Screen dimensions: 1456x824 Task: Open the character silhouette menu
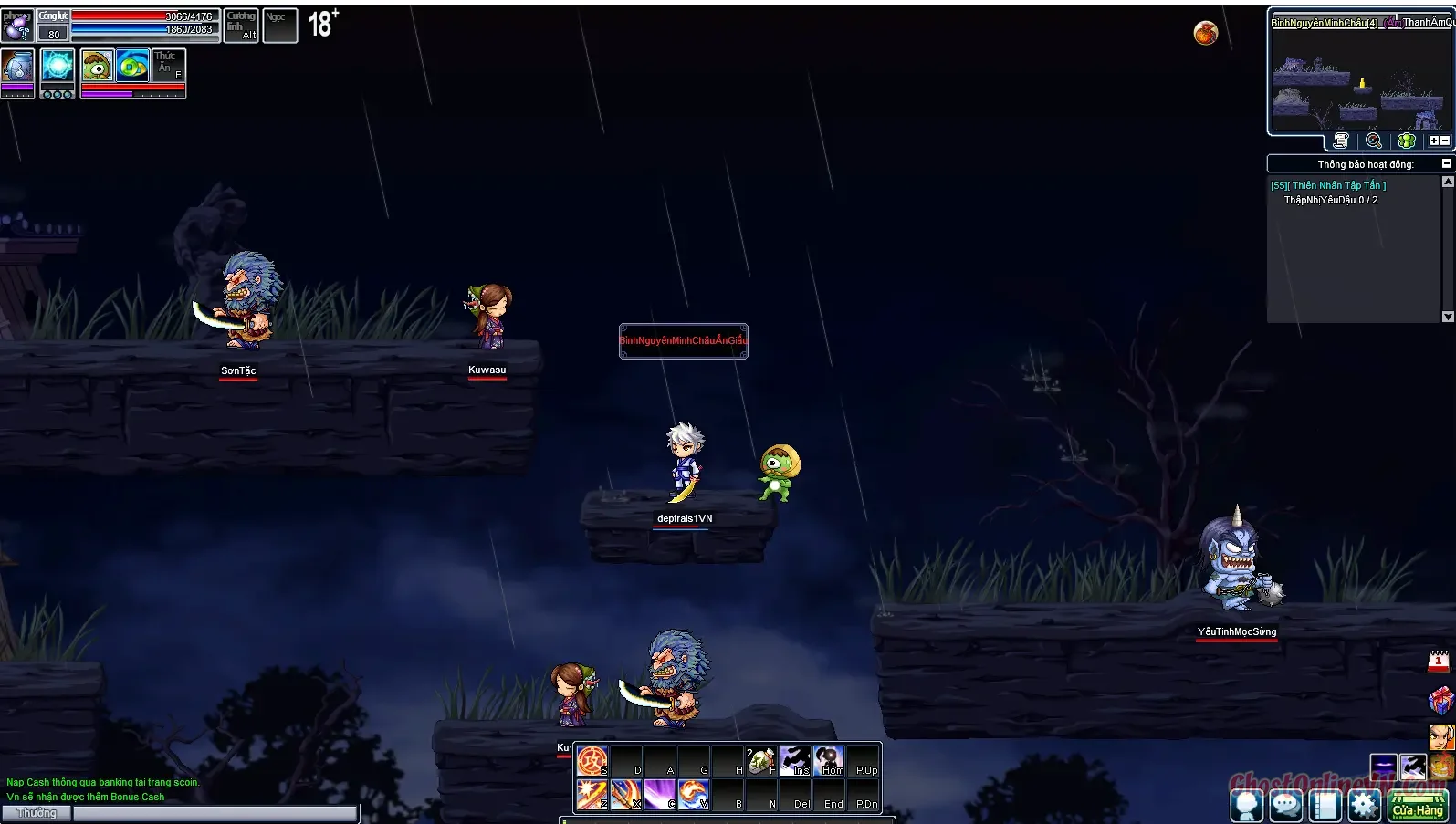coord(1247,806)
